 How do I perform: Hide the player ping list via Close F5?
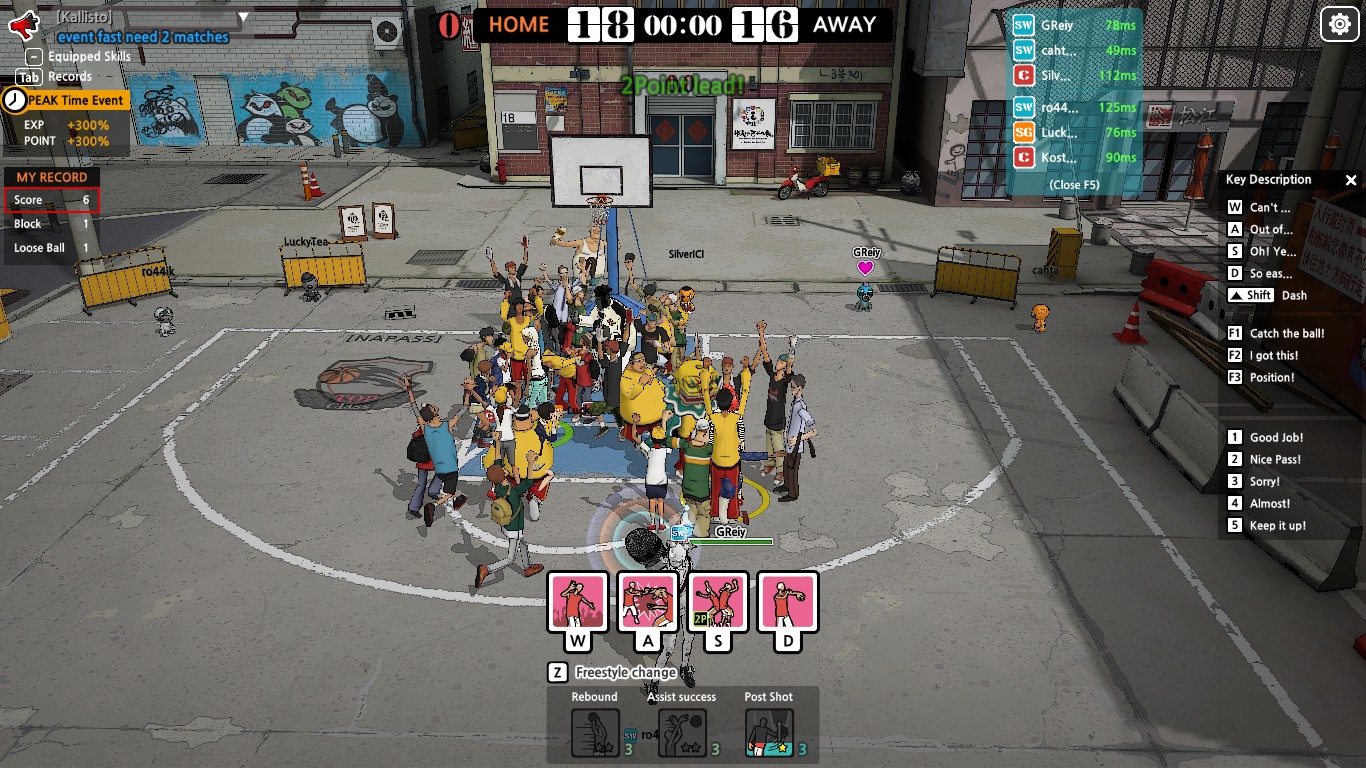point(1073,185)
